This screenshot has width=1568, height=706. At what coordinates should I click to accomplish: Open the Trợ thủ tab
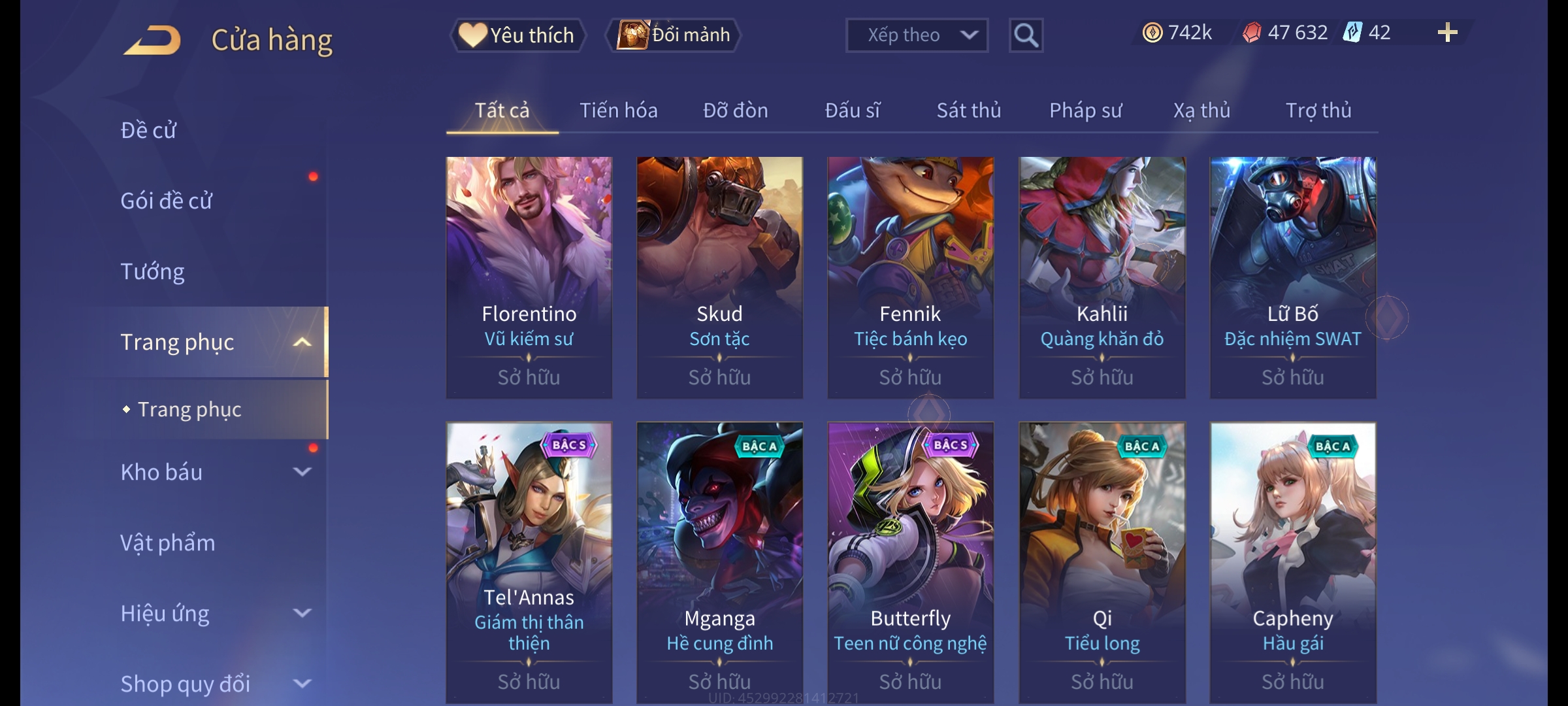[1318, 110]
